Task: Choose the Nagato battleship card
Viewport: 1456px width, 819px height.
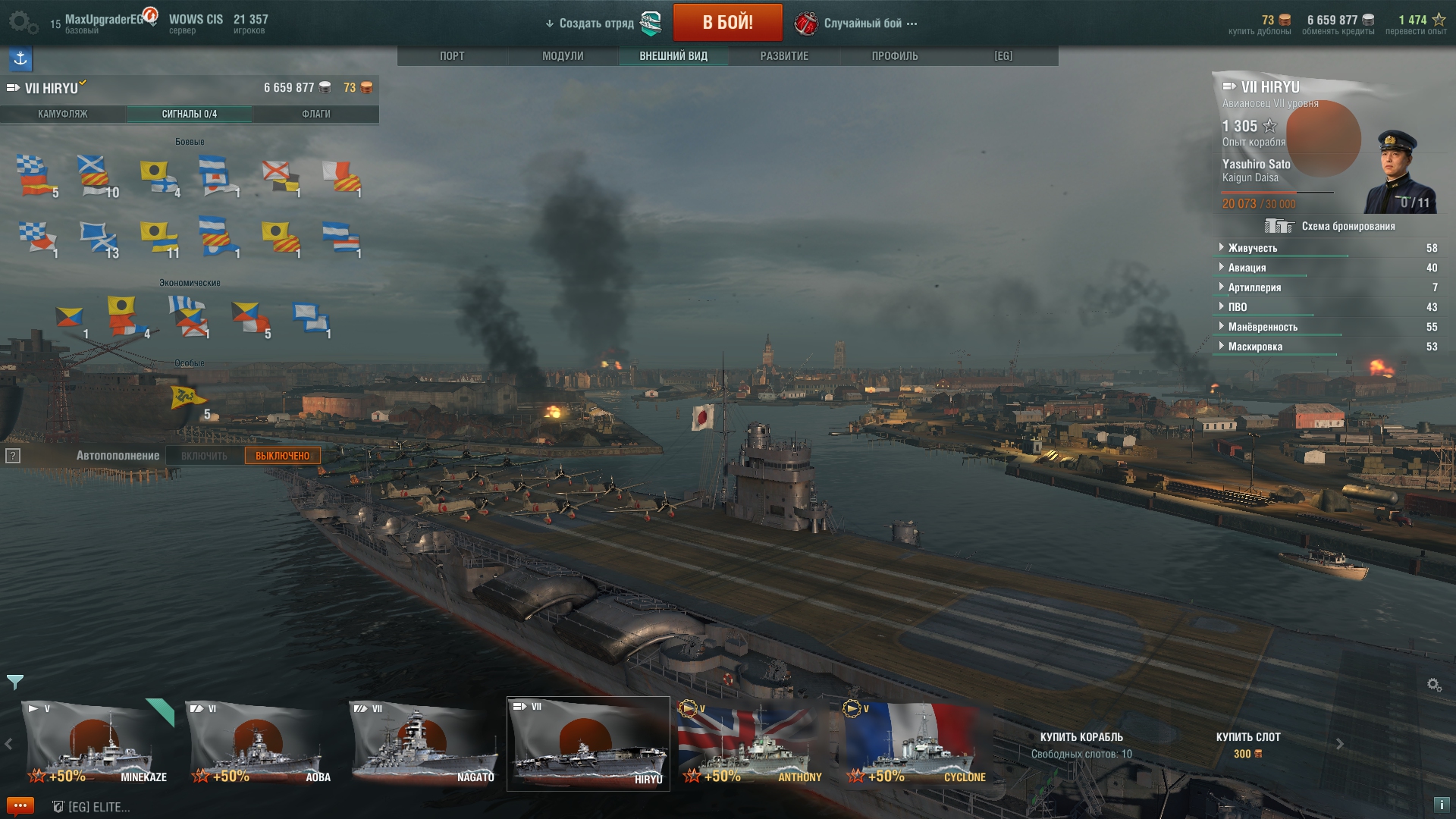Action: coord(423,744)
